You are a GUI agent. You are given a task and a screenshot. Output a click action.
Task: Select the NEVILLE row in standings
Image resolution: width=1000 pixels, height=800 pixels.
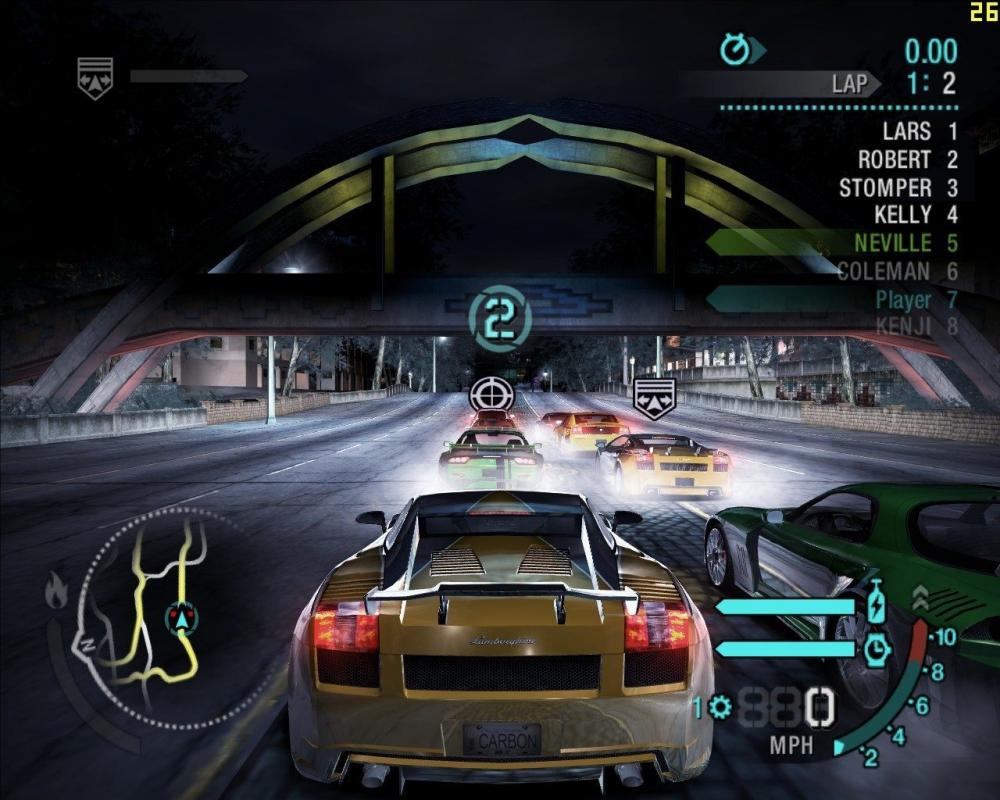905,243
